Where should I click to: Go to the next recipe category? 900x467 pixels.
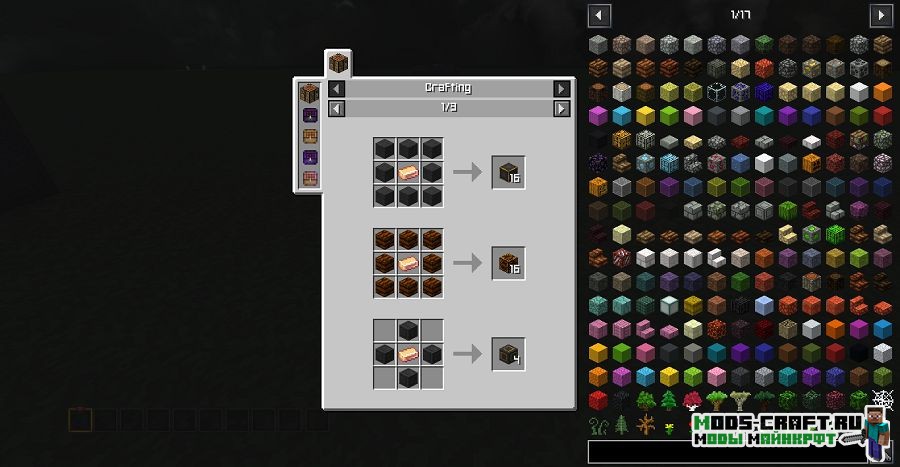tap(562, 88)
